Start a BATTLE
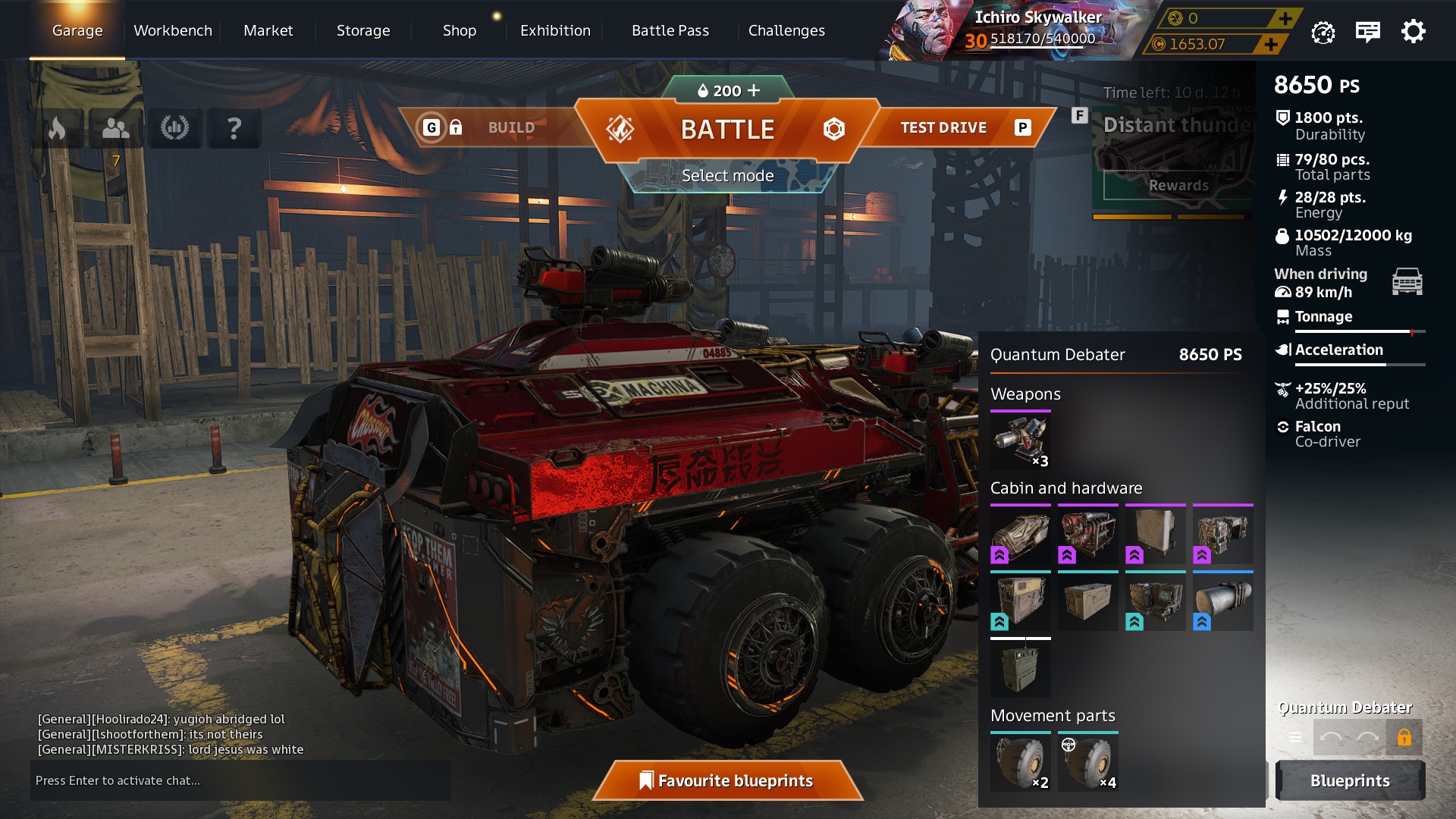 point(727,130)
